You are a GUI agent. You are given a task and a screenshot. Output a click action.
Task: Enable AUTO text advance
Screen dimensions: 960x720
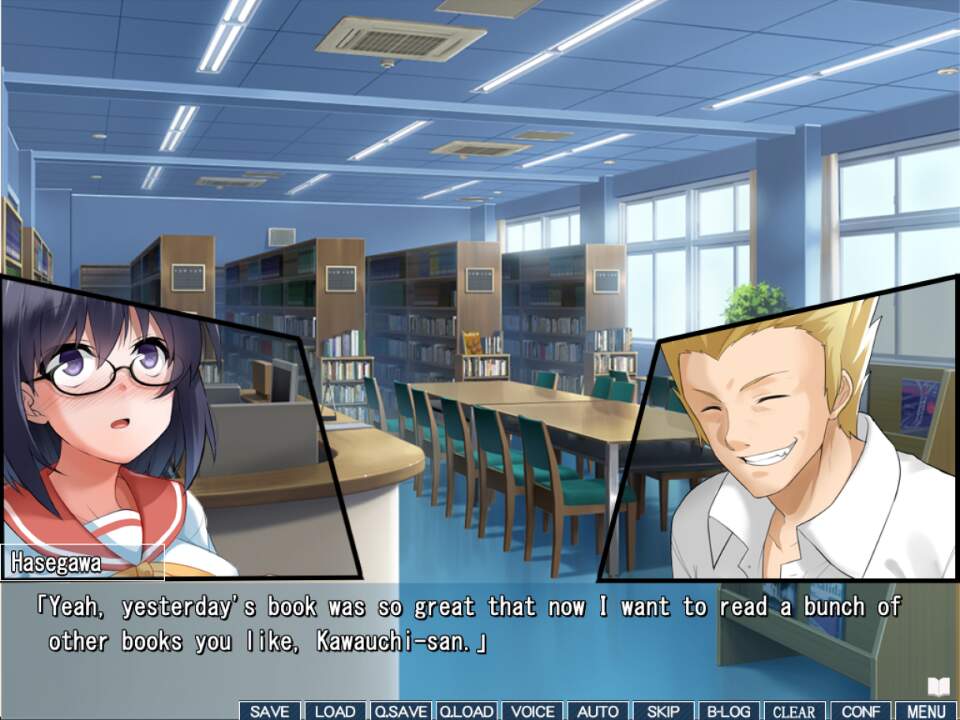click(598, 711)
